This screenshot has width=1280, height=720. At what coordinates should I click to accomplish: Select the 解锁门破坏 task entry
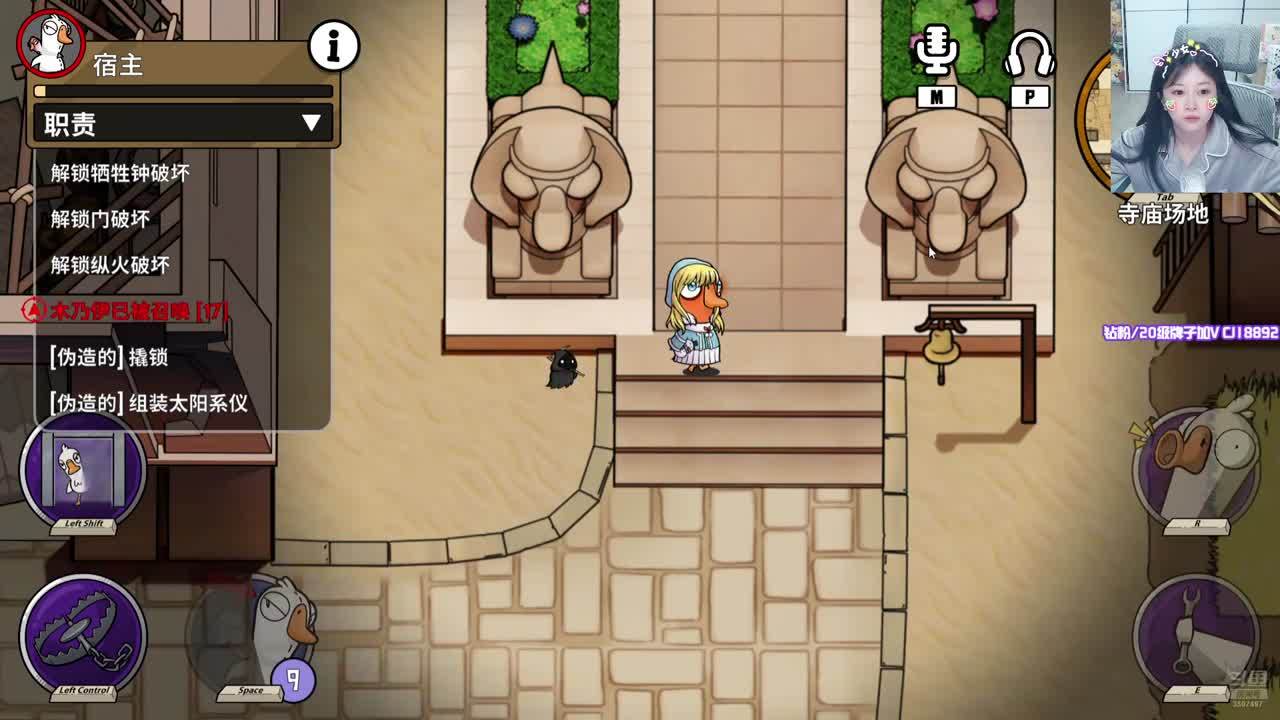point(100,219)
